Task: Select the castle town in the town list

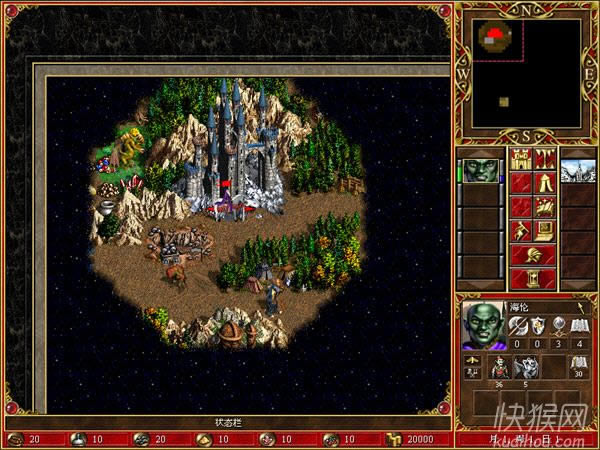Action: point(577,171)
